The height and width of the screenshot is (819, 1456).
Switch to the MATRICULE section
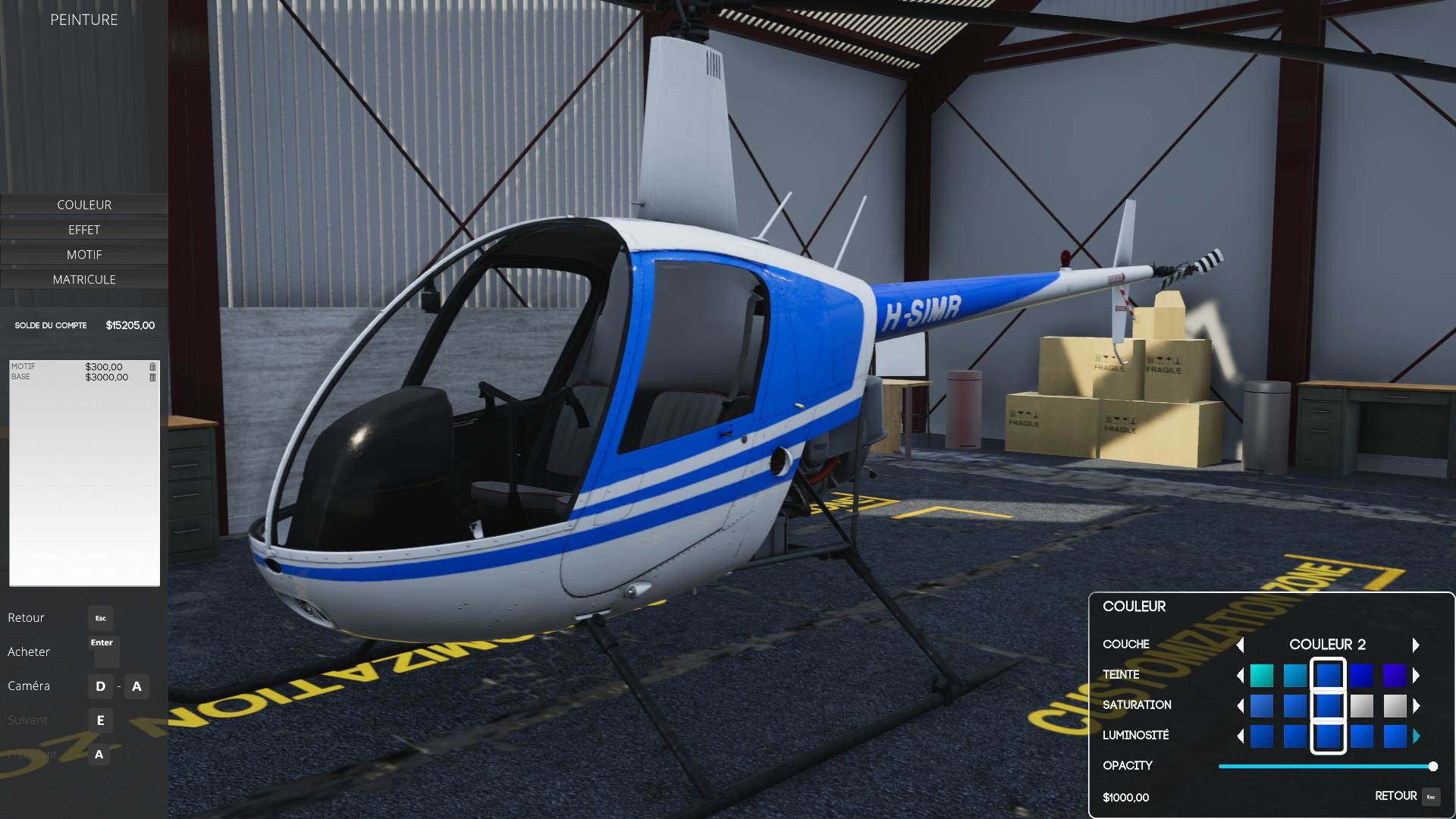click(84, 279)
